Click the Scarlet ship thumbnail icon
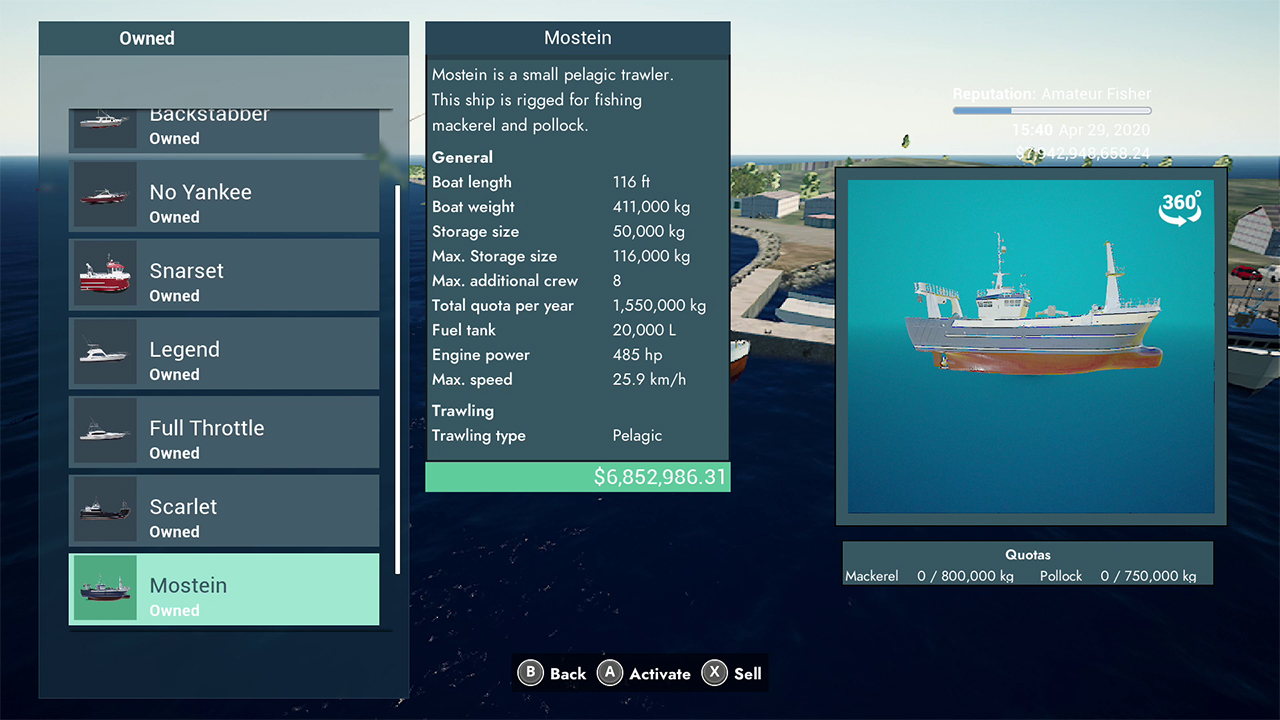This screenshot has width=1280, height=720. [x=105, y=510]
